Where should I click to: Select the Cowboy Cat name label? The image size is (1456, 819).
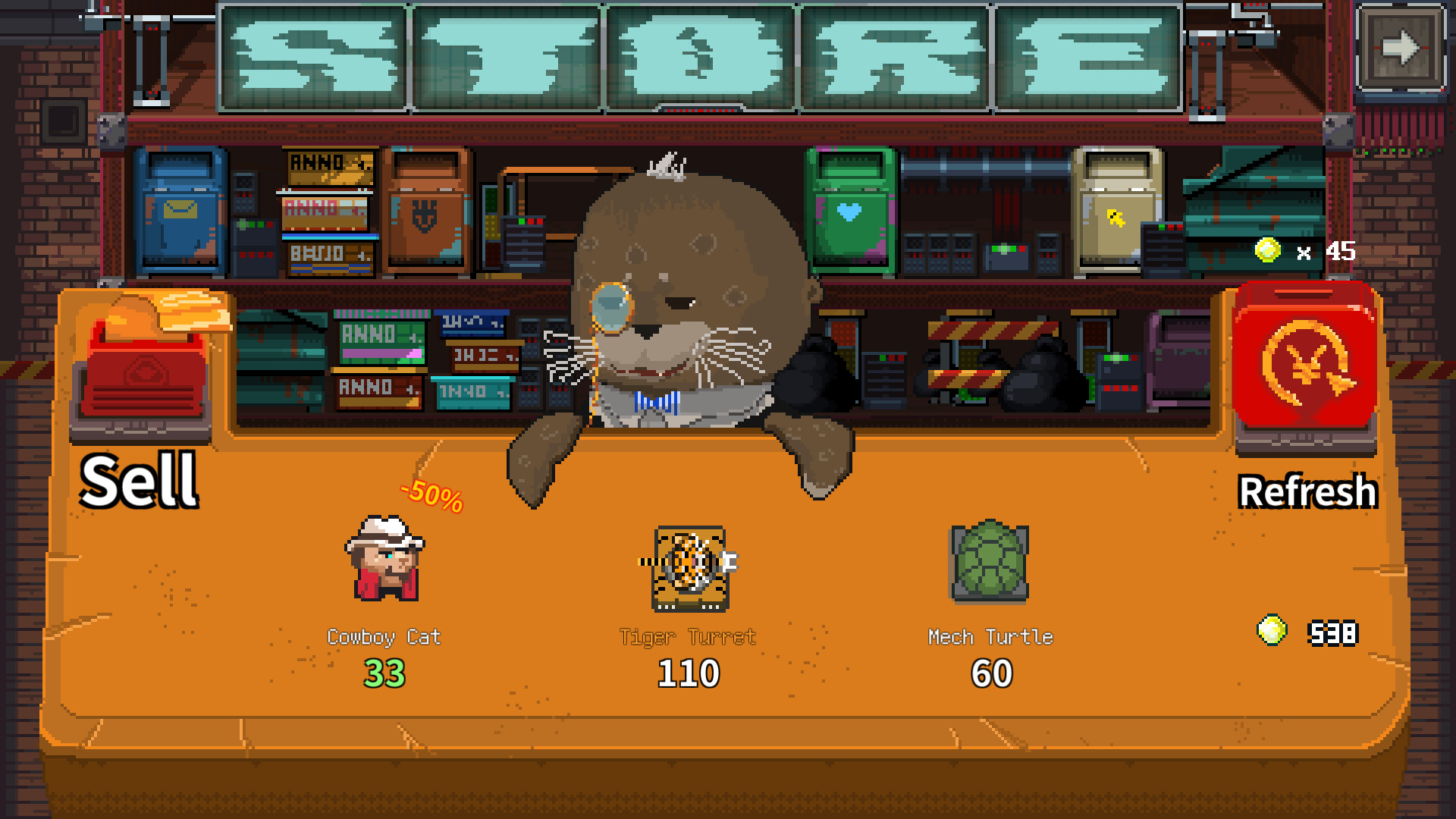386,637
